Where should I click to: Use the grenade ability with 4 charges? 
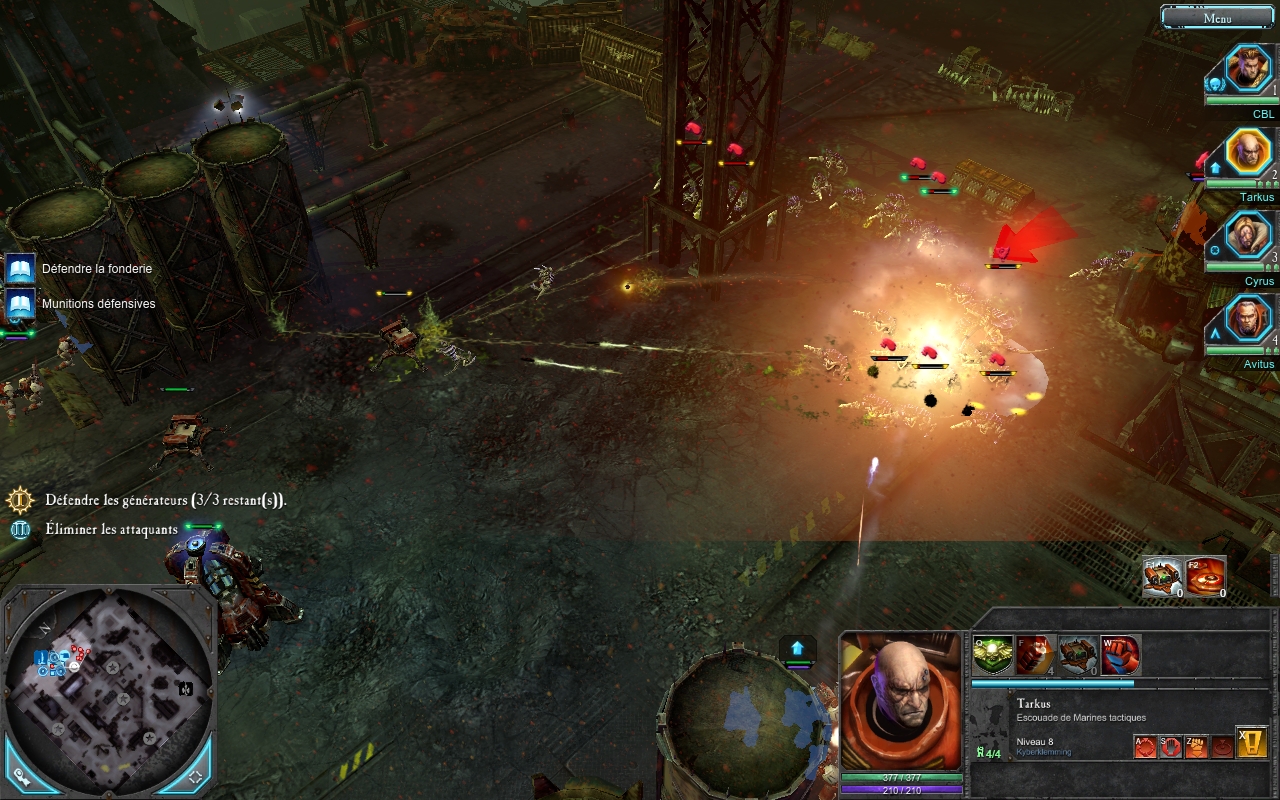coord(1035,655)
